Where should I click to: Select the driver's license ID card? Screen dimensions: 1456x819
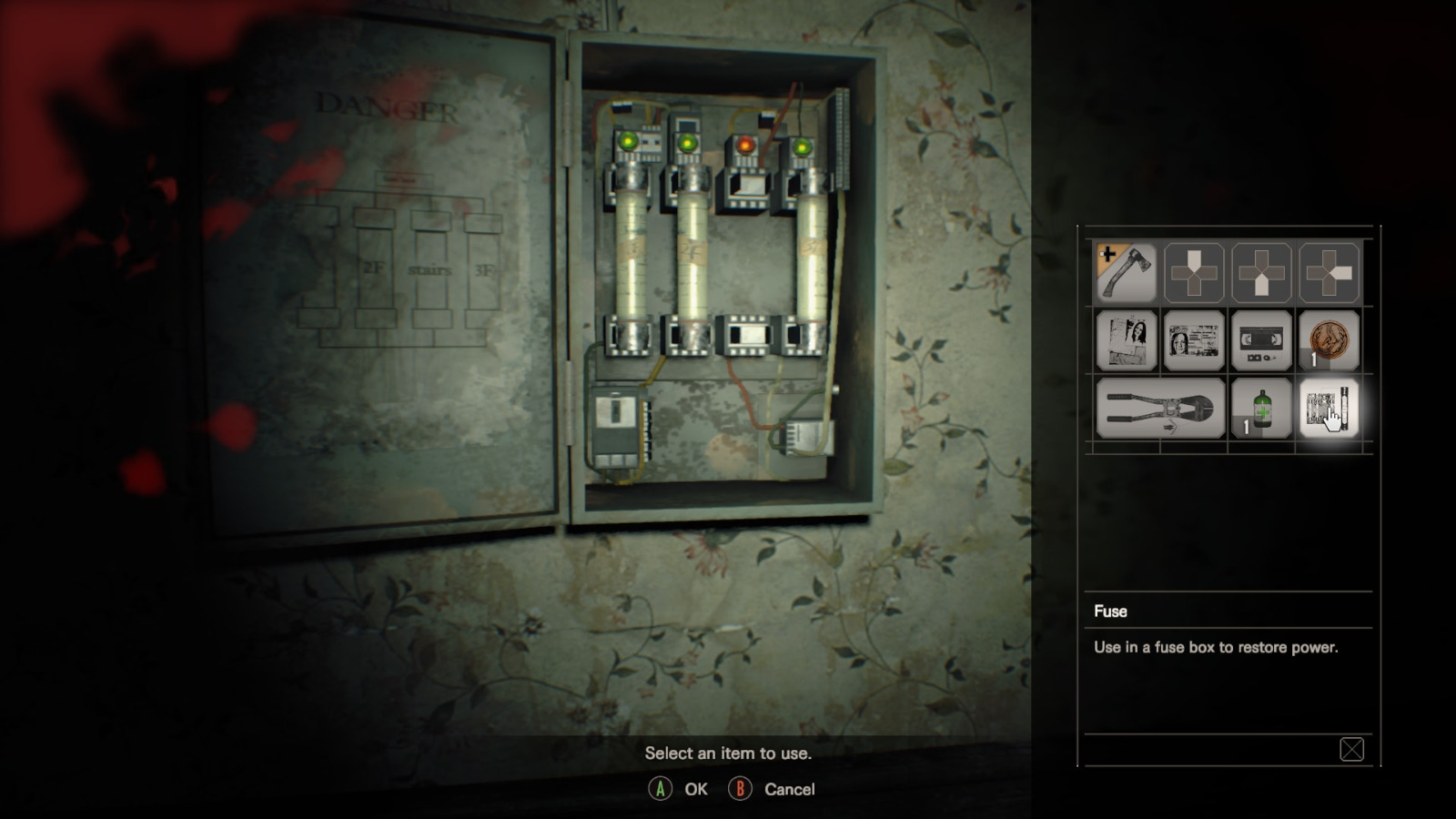point(1194,340)
